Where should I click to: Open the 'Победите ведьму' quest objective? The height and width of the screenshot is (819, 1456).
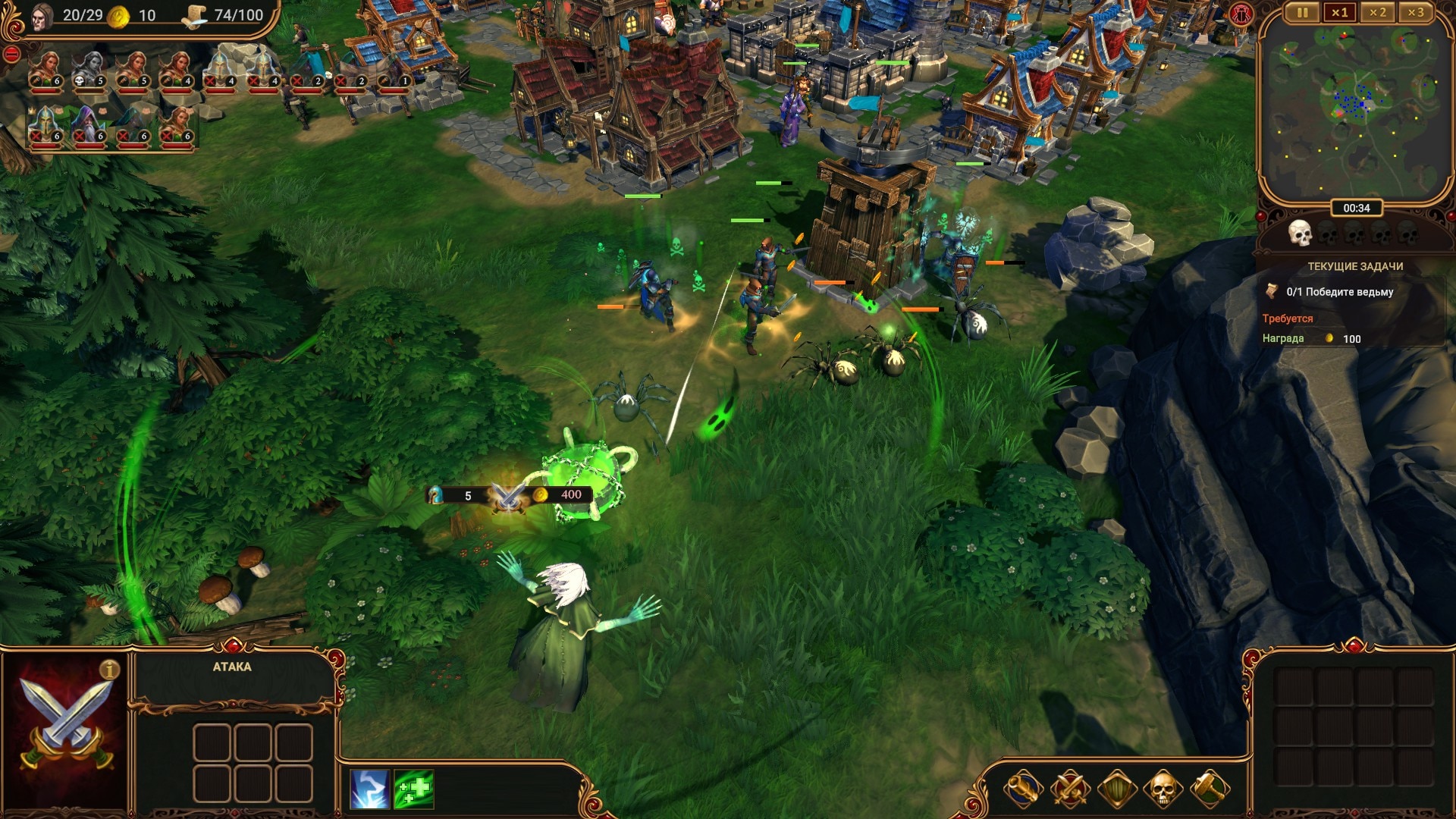(x=1339, y=292)
